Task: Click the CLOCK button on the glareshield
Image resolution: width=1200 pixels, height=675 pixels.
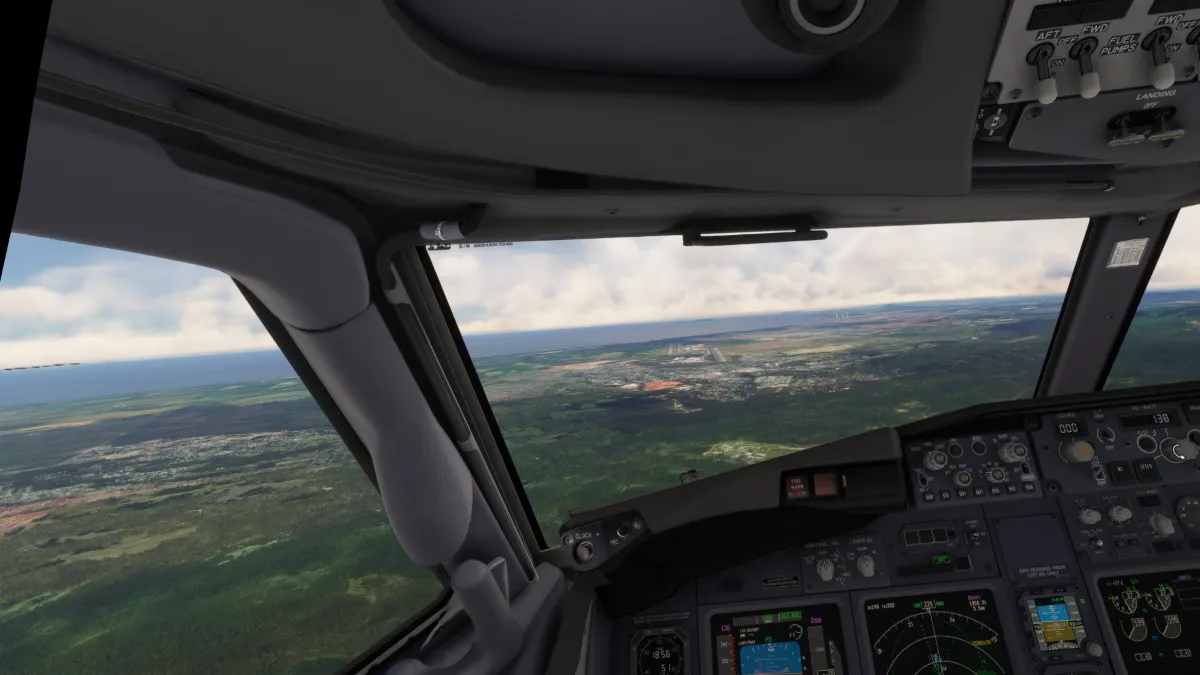Action: click(584, 550)
